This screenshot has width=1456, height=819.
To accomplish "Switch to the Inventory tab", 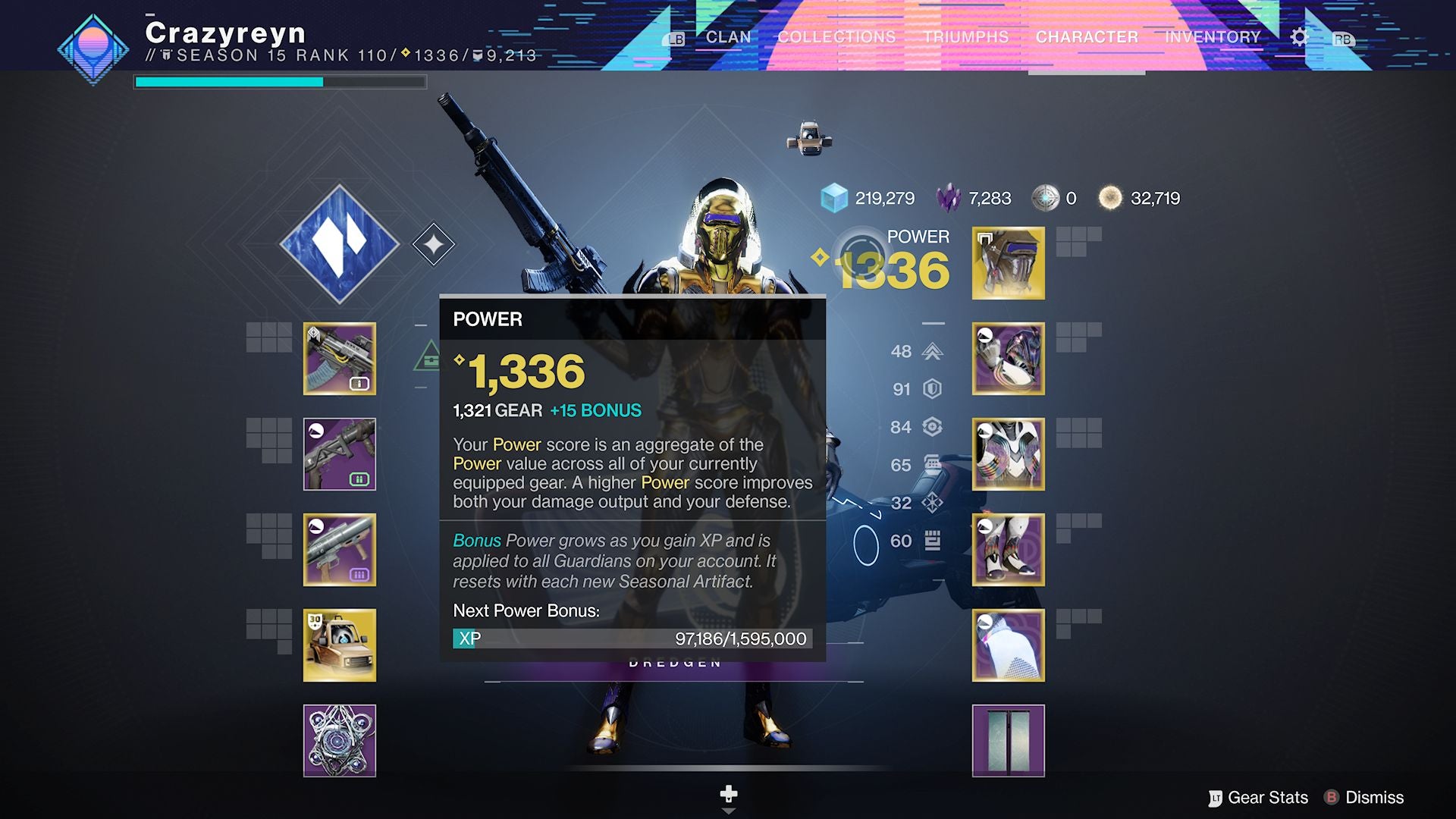I will 1214,36.
